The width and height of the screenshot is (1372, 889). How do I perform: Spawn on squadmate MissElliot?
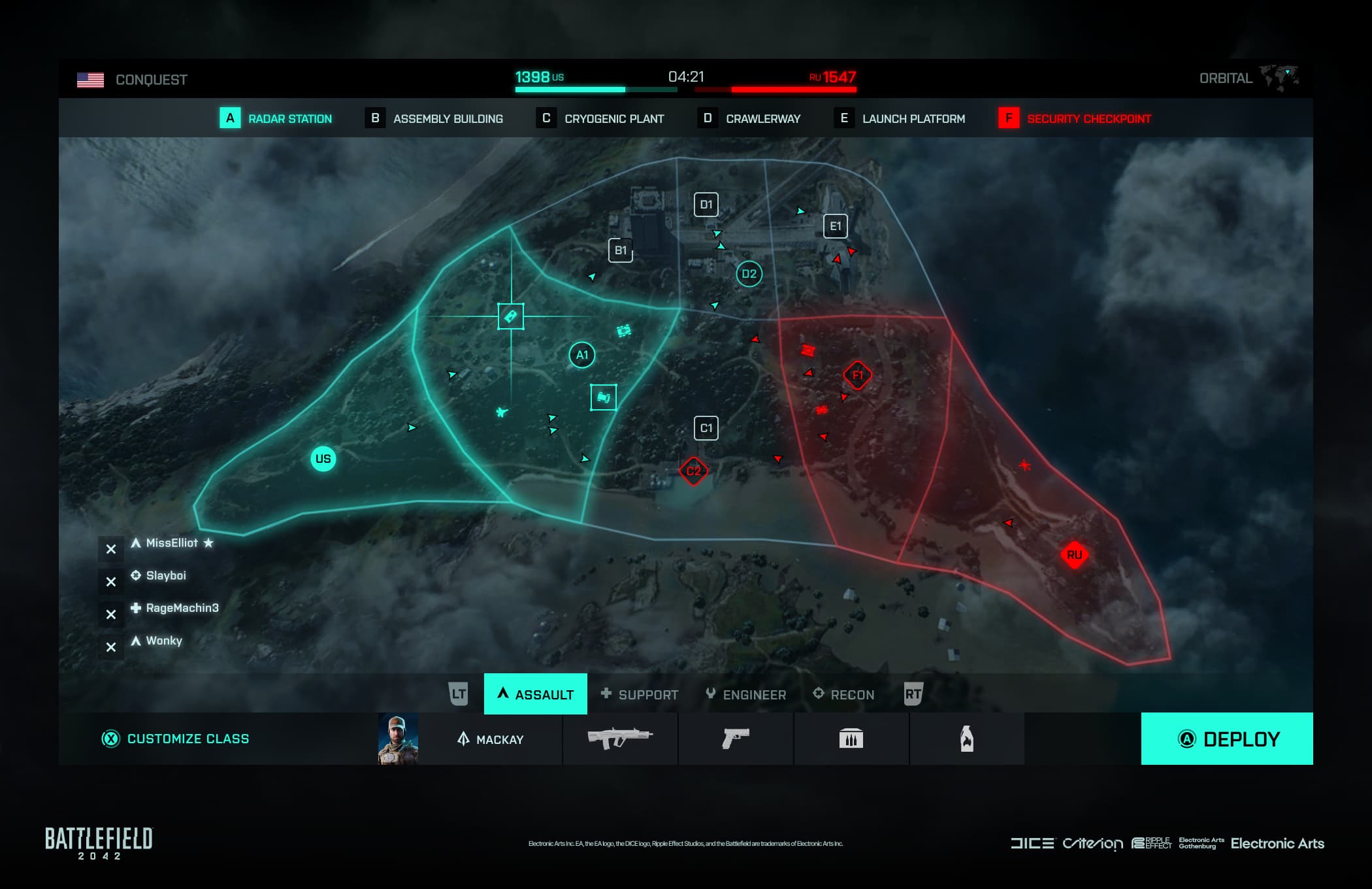171,543
